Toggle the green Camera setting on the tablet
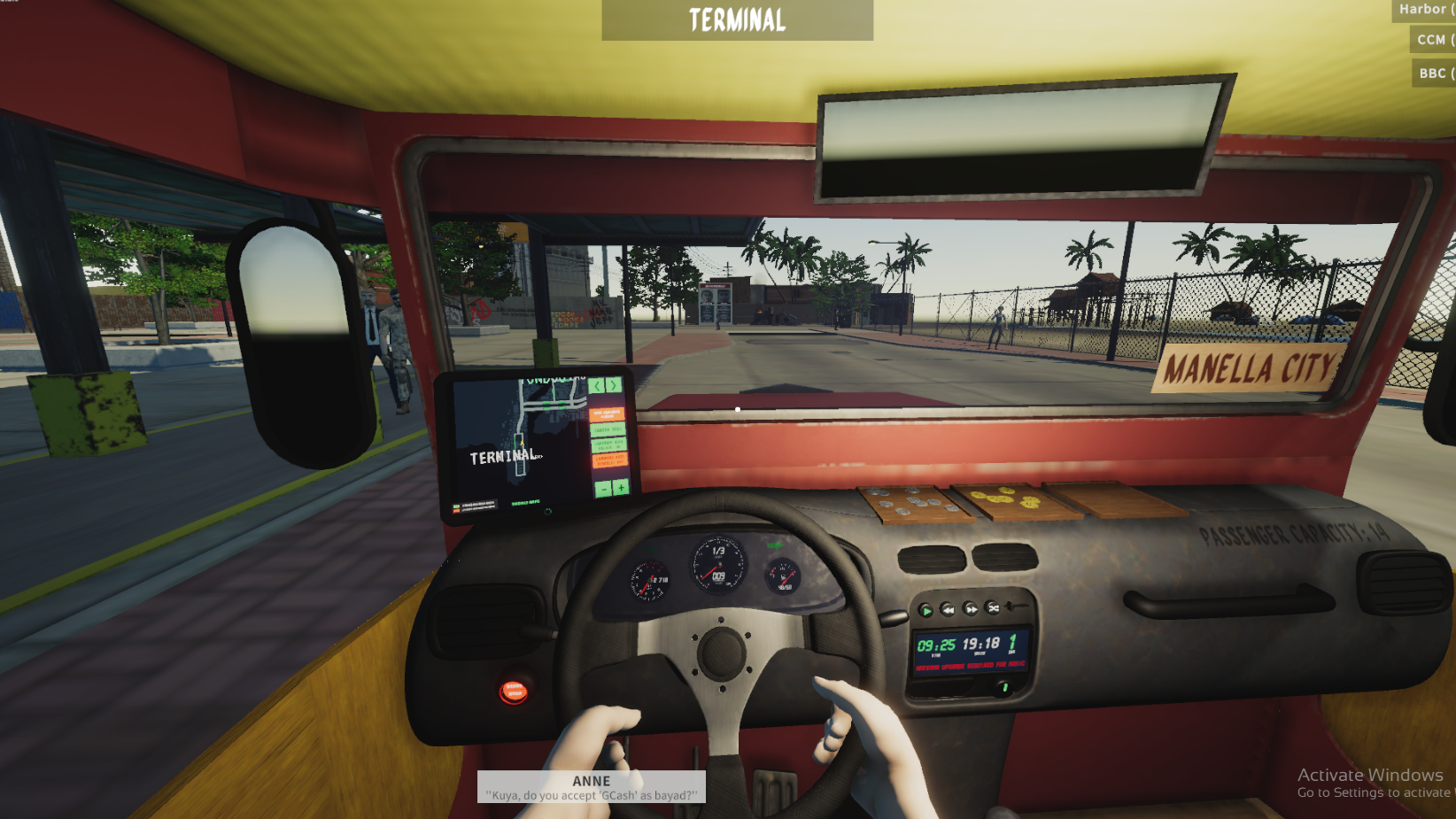This screenshot has width=1456, height=819. tap(608, 429)
